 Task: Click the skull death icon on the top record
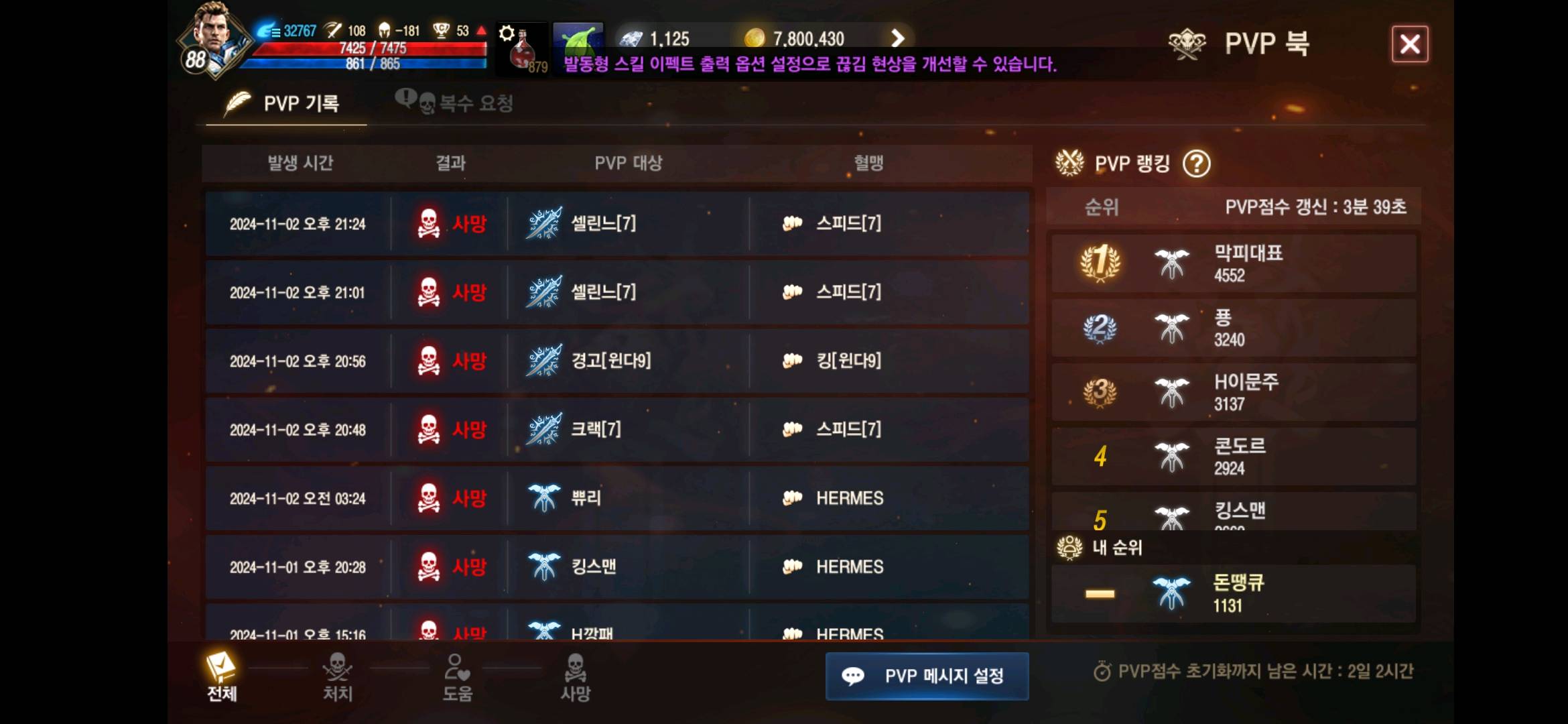[x=426, y=223]
